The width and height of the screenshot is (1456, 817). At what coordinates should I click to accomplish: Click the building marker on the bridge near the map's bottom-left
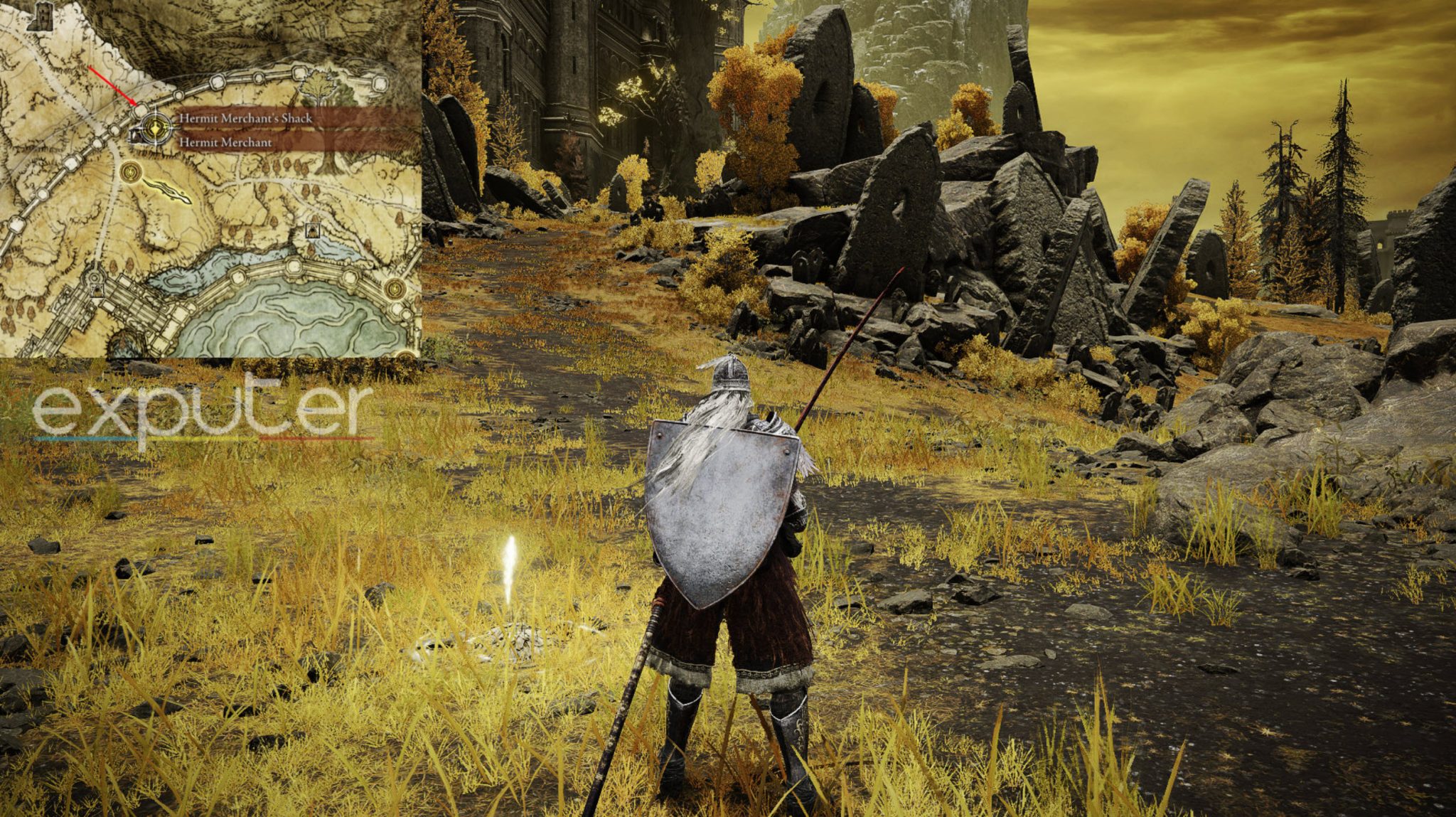click(x=97, y=292)
